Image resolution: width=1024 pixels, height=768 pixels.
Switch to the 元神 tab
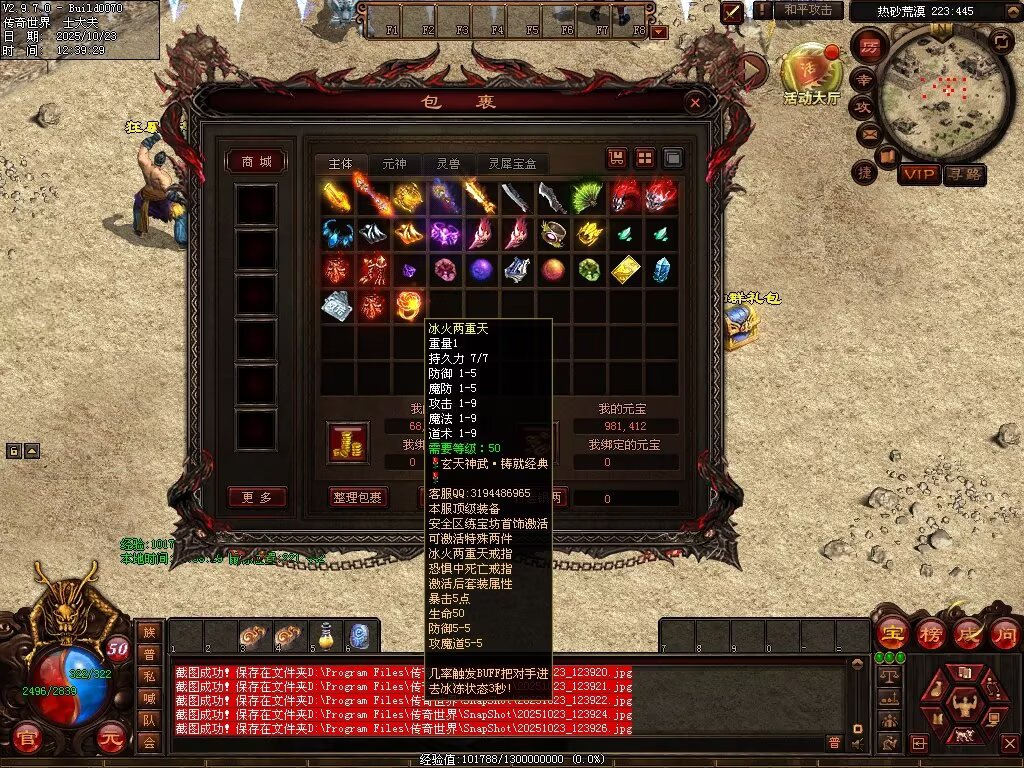394,164
